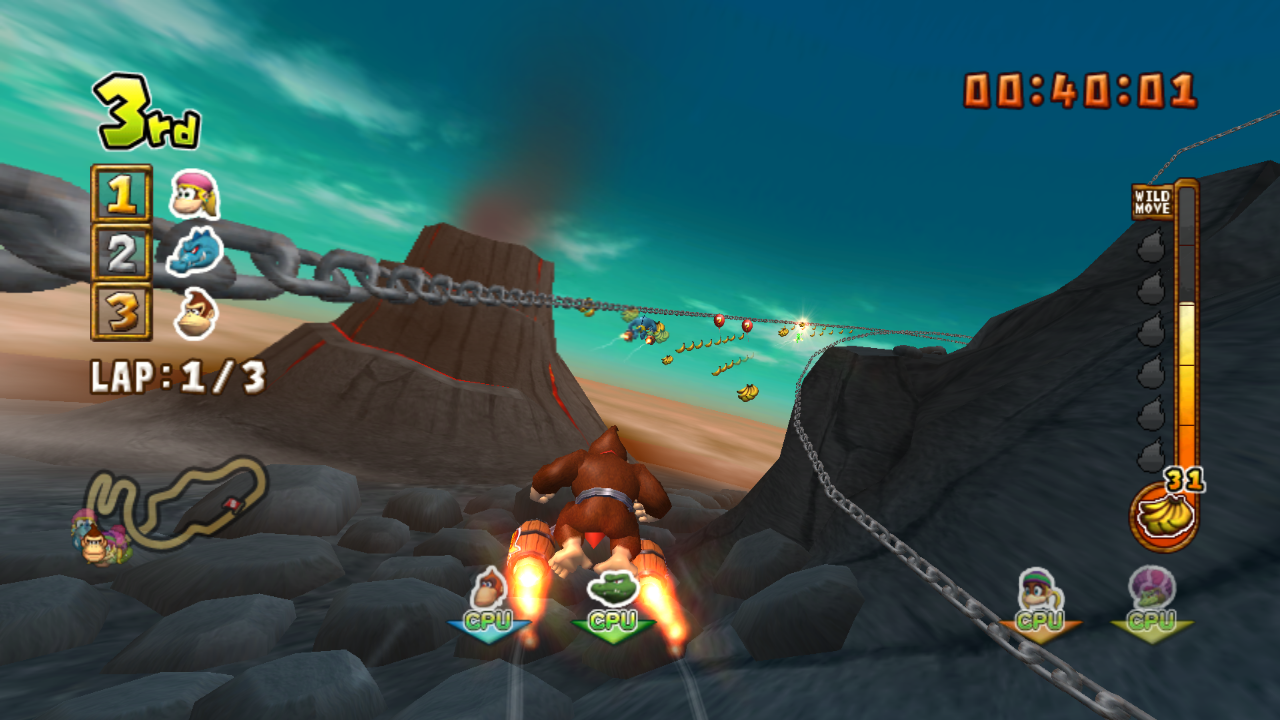Switch to the LAP 1/3 display
This screenshot has height=720, width=1280.
175,375
